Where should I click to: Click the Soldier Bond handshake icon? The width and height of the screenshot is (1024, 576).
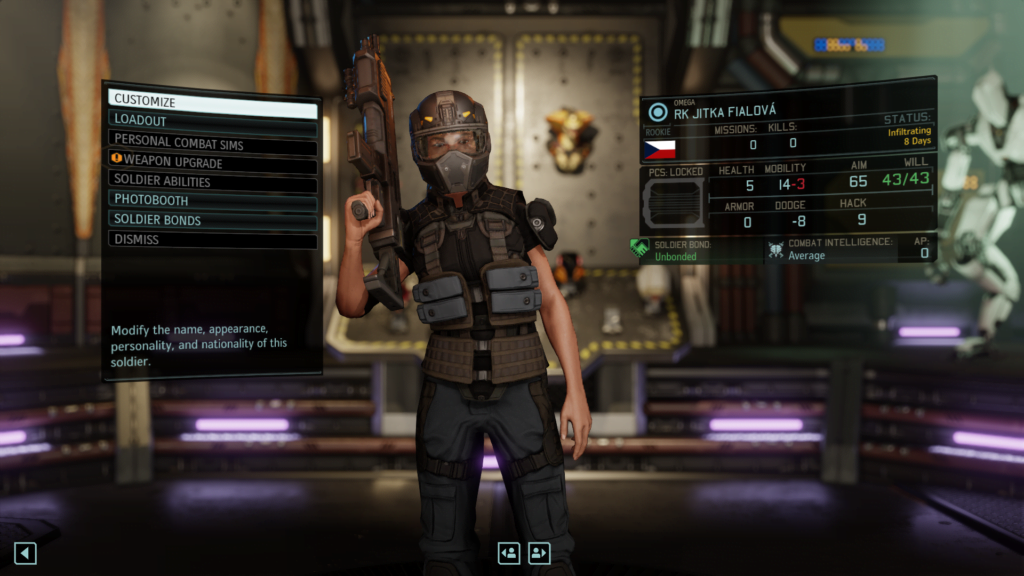[x=640, y=249]
